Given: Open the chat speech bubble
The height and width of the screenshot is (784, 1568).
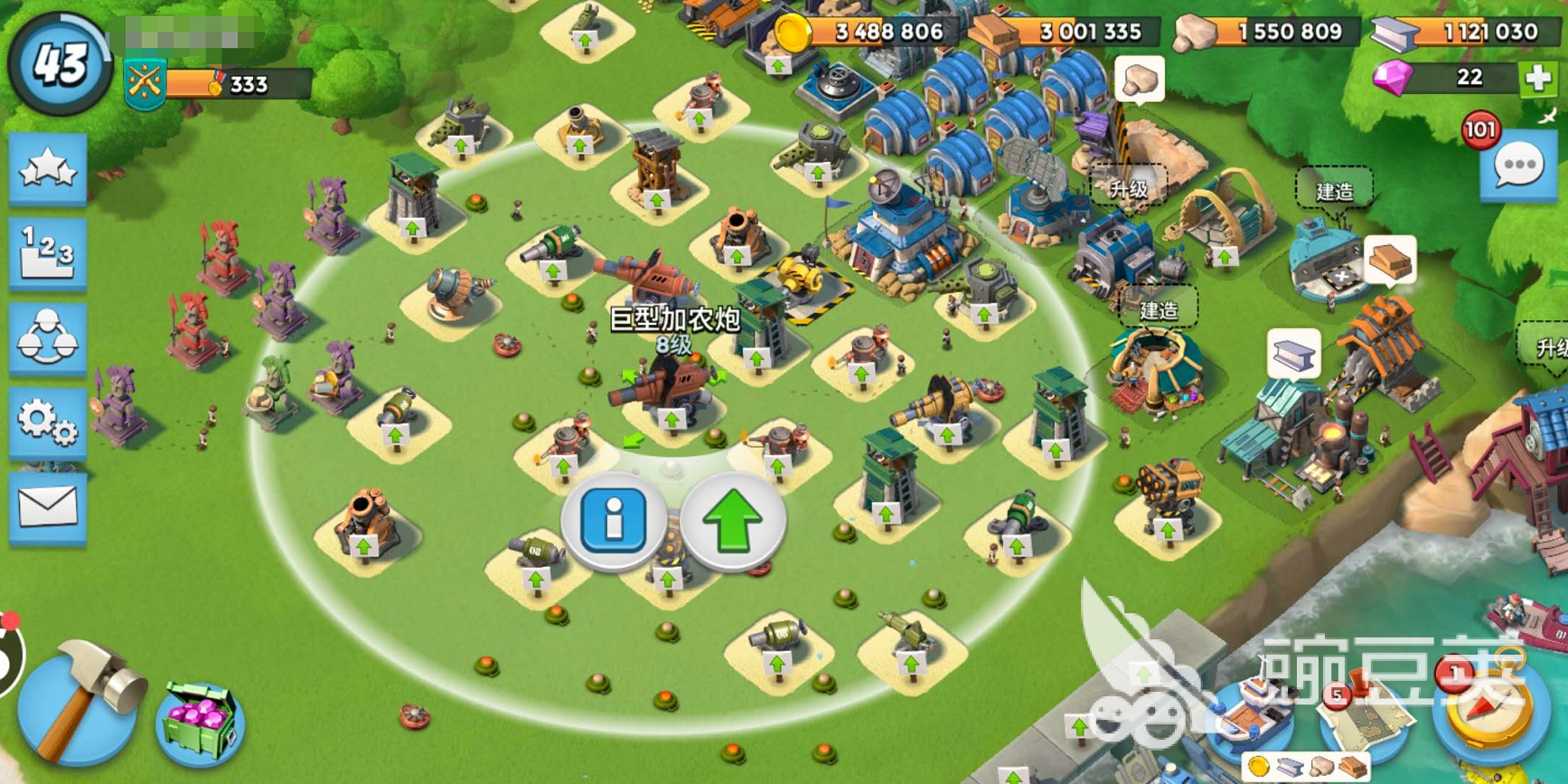Looking at the screenshot, I should 1518,166.
